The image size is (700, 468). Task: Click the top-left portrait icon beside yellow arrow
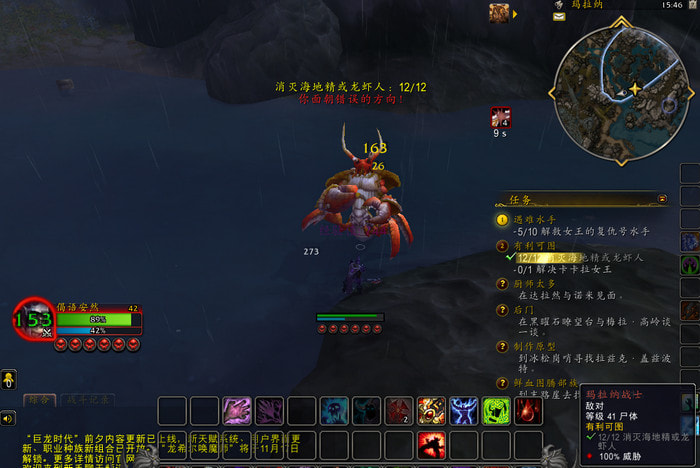click(x=499, y=13)
